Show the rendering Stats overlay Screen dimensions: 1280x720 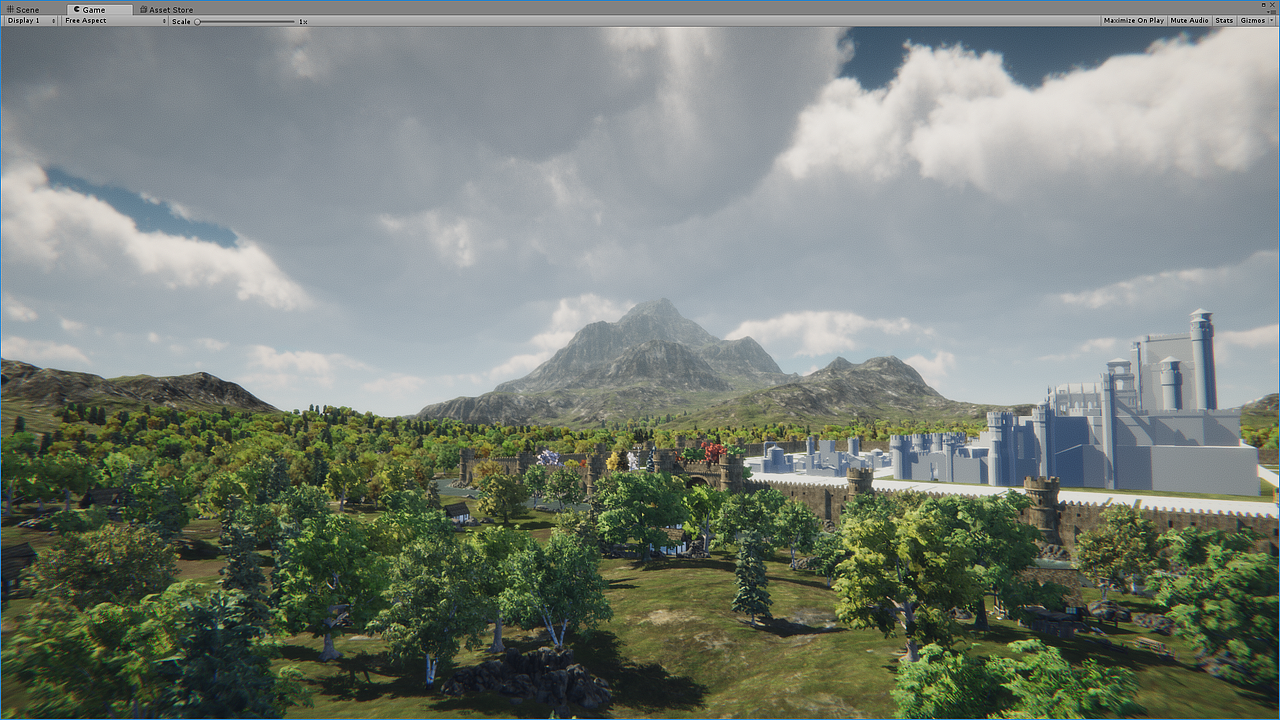pos(1224,20)
